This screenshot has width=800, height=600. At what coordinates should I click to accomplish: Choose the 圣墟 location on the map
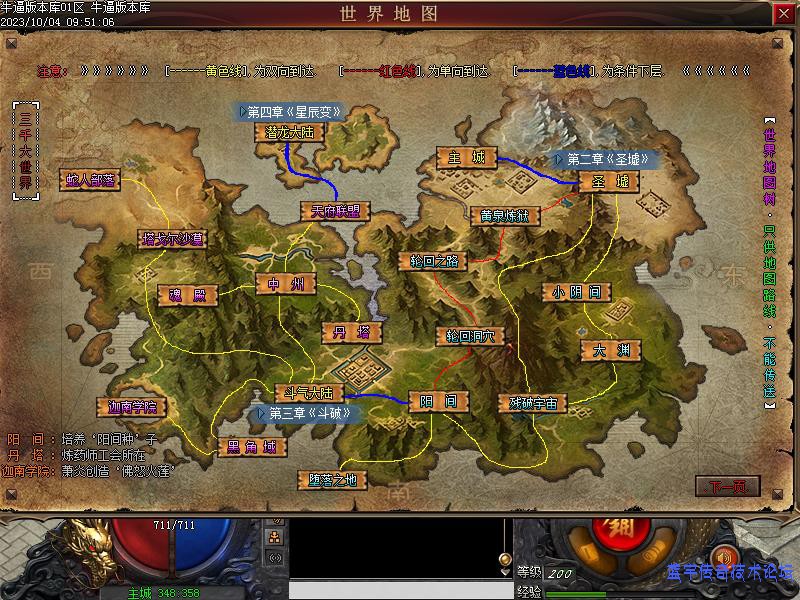click(609, 182)
